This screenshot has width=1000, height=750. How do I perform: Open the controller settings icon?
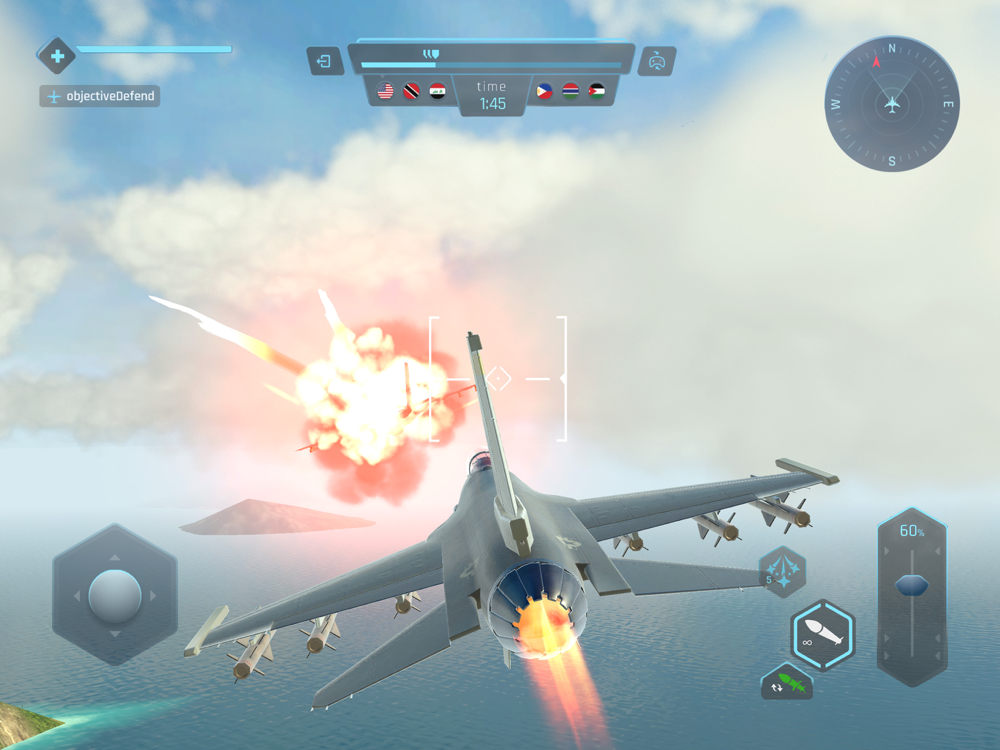[656, 61]
